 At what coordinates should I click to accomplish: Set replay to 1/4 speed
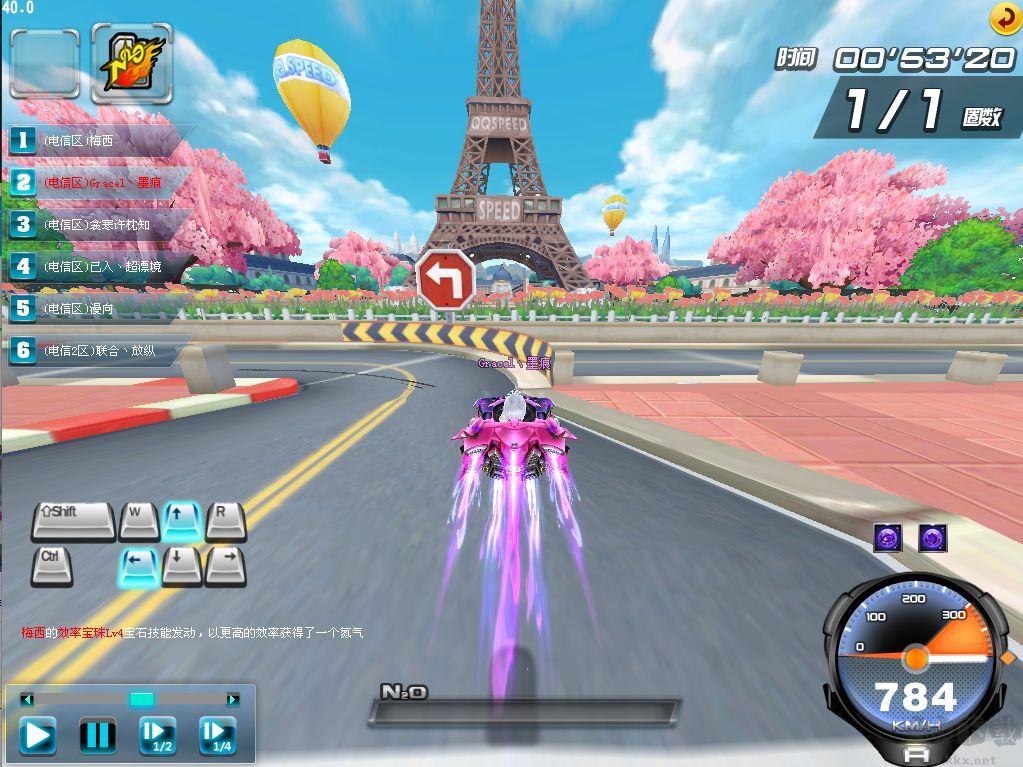[x=217, y=736]
